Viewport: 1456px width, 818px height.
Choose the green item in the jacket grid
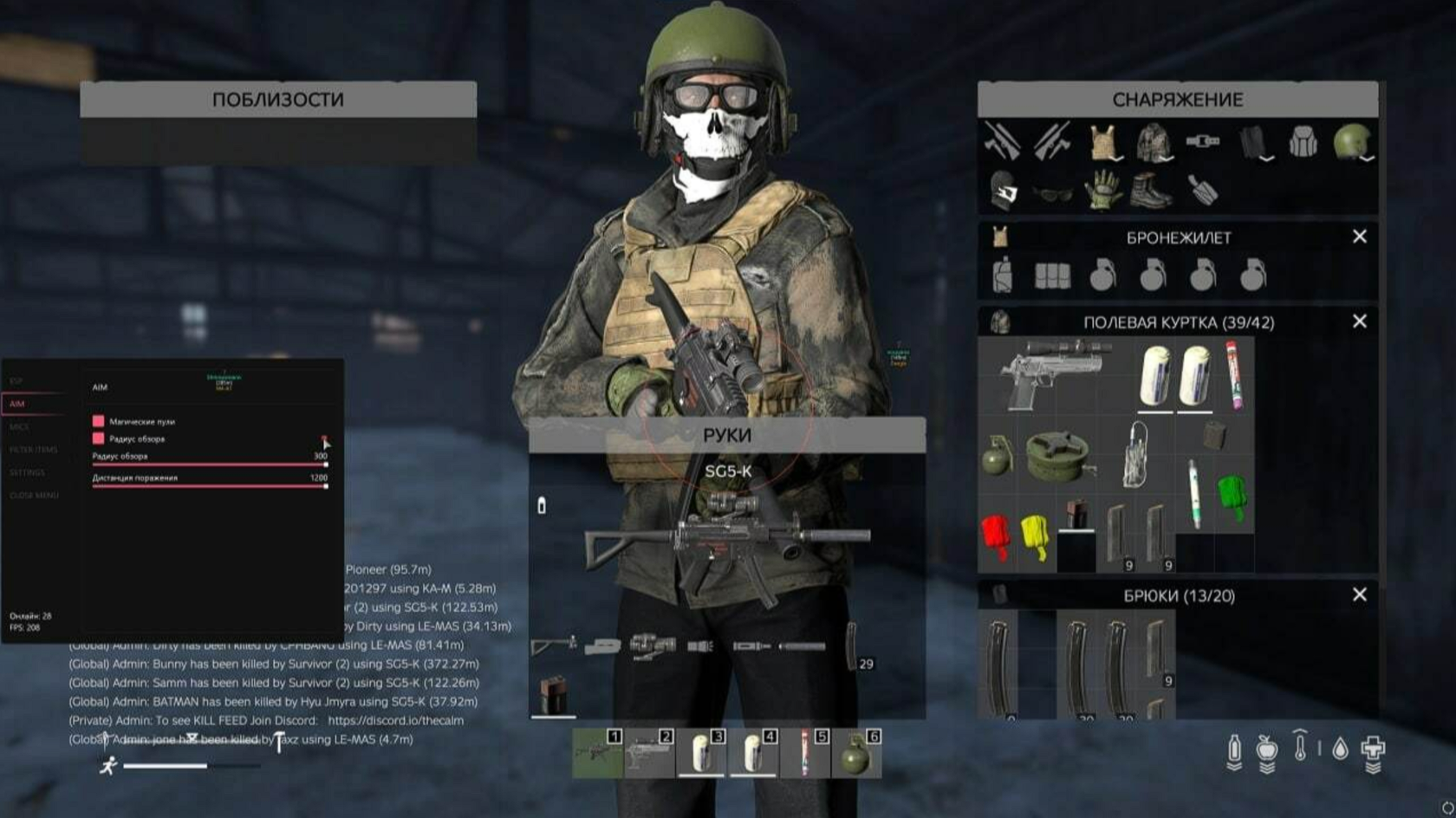pyautogui.click(x=1232, y=495)
